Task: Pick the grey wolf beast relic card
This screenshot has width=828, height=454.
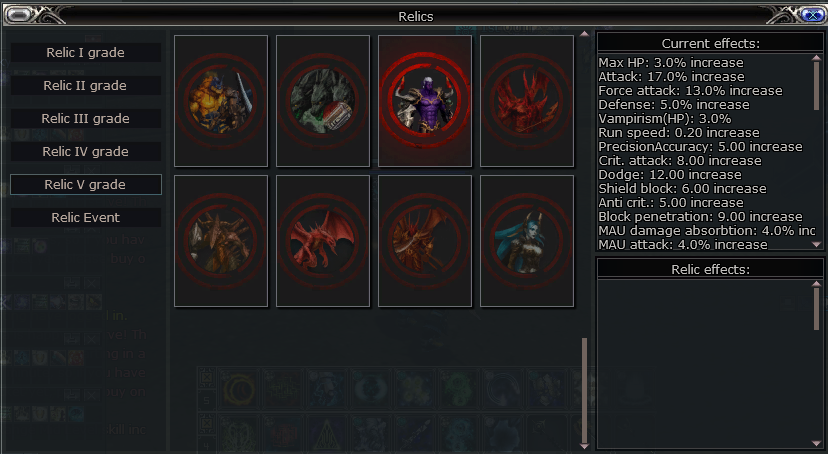Action: [323, 101]
